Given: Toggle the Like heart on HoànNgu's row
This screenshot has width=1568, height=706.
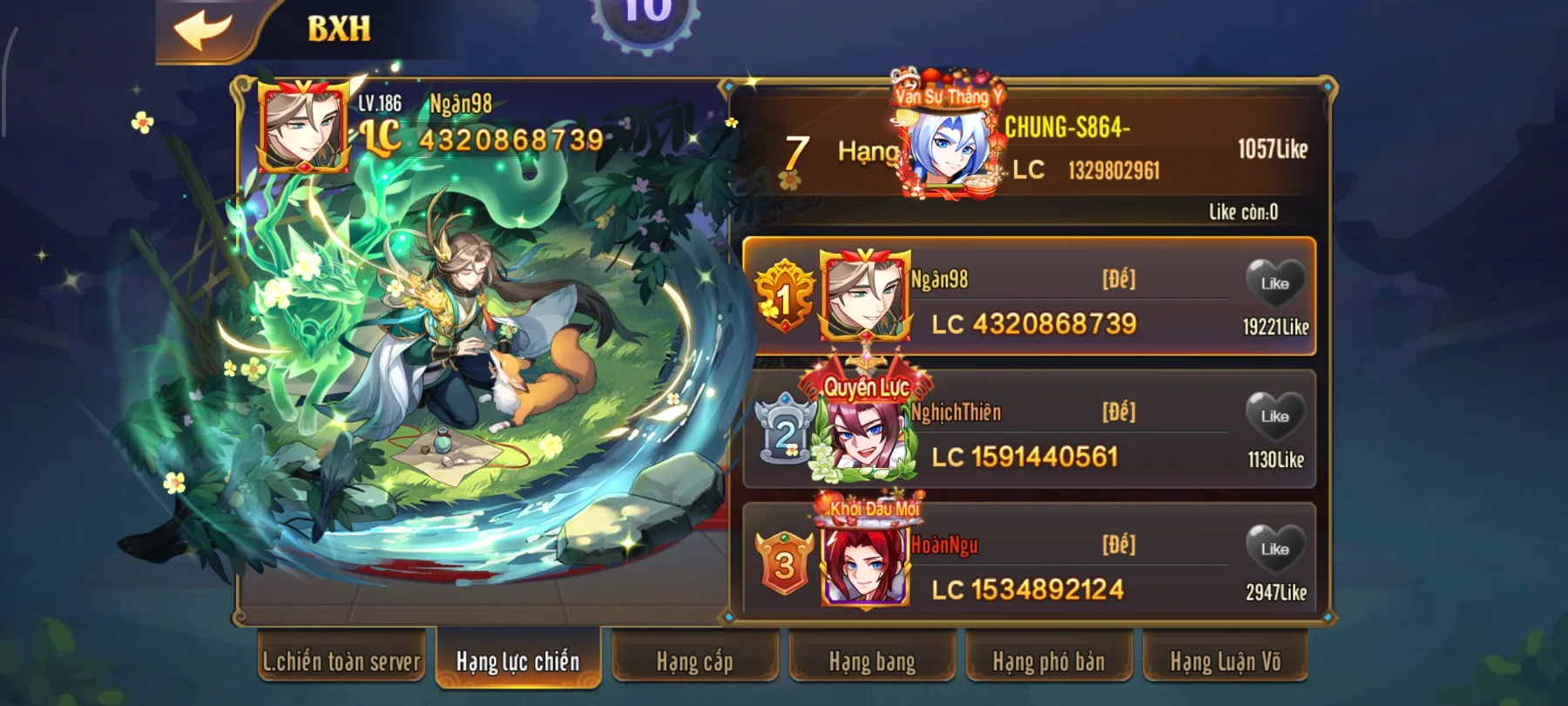Looking at the screenshot, I should [1277, 546].
